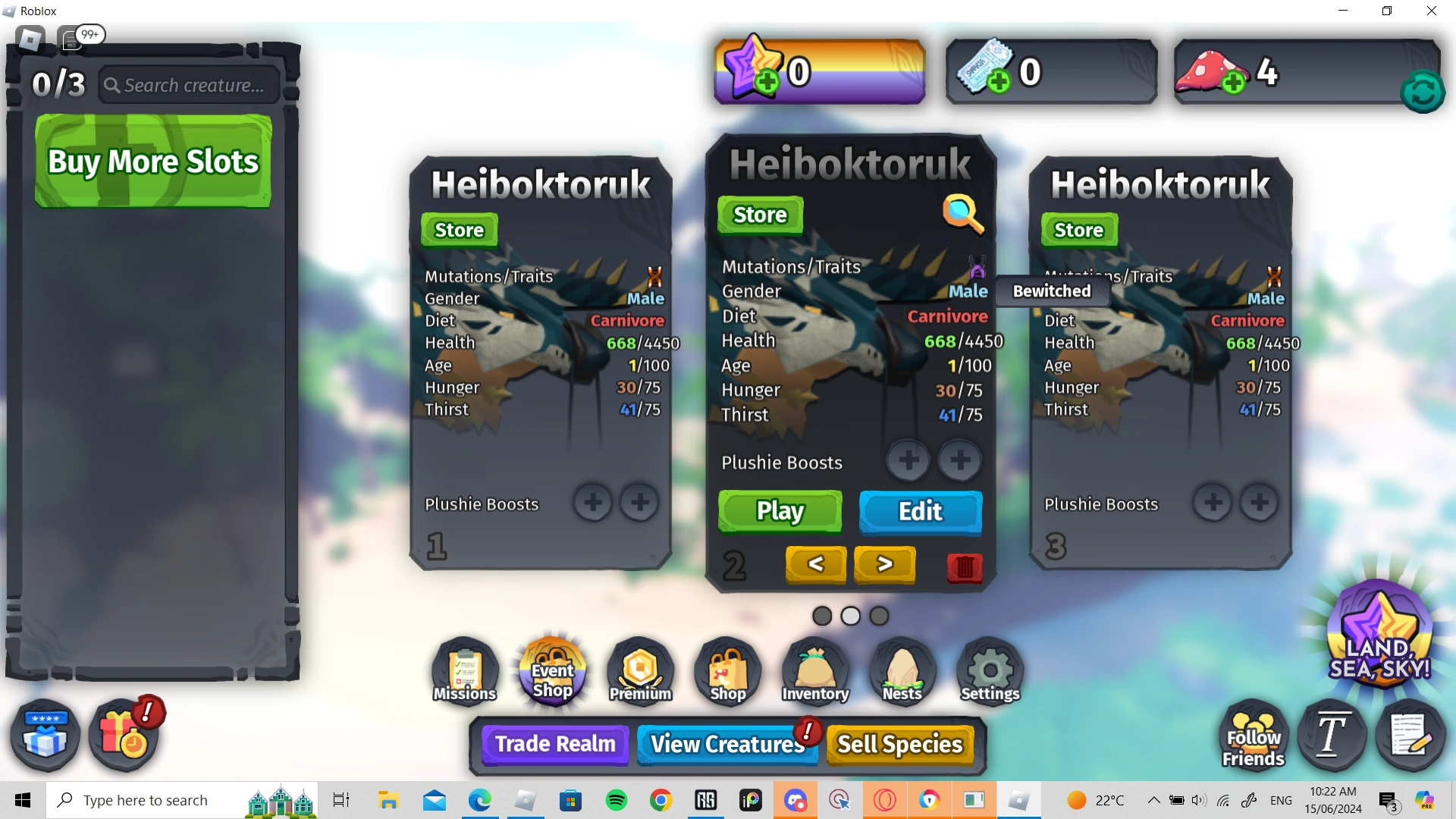
Task: View your Nests
Action: (902, 671)
